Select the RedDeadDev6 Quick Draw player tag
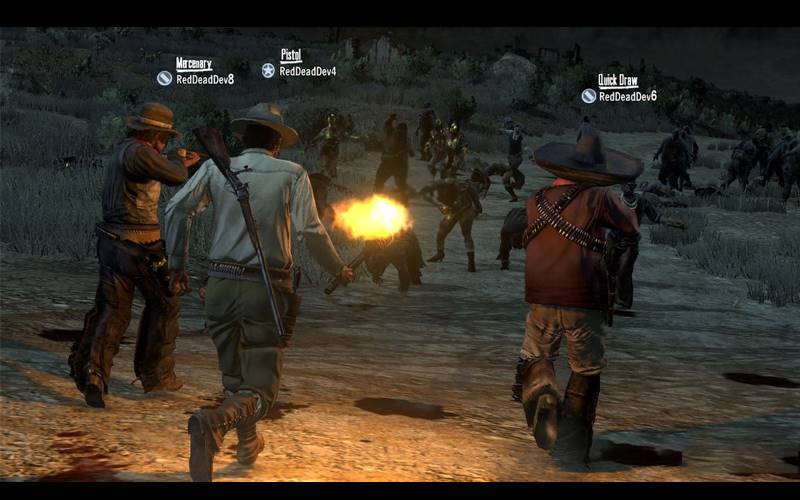 pyautogui.click(x=619, y=89)
